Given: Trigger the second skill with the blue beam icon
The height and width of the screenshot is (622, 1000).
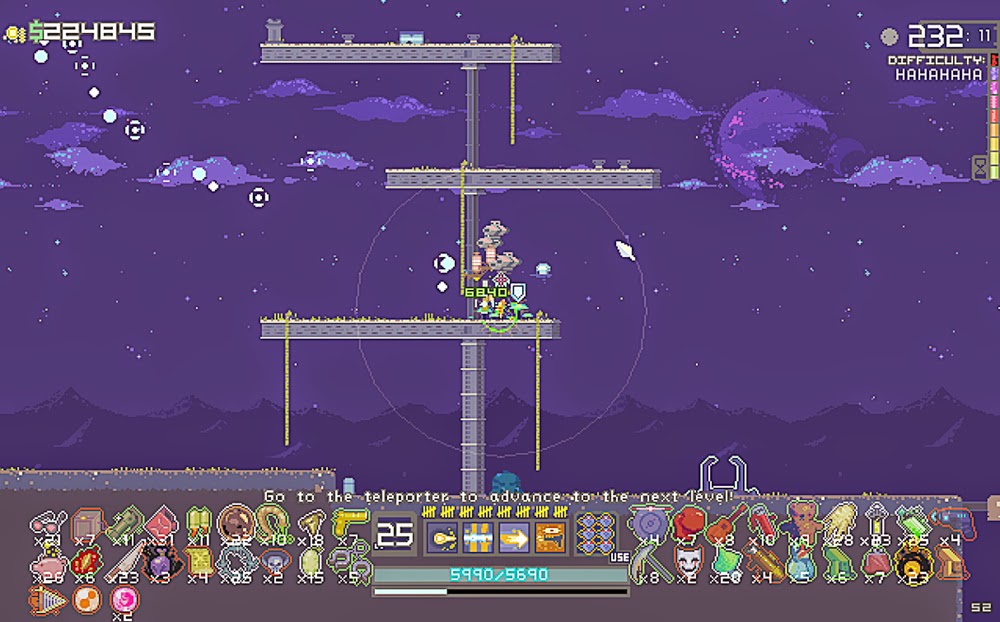Looking at the screenshot, I should (478, 536).
